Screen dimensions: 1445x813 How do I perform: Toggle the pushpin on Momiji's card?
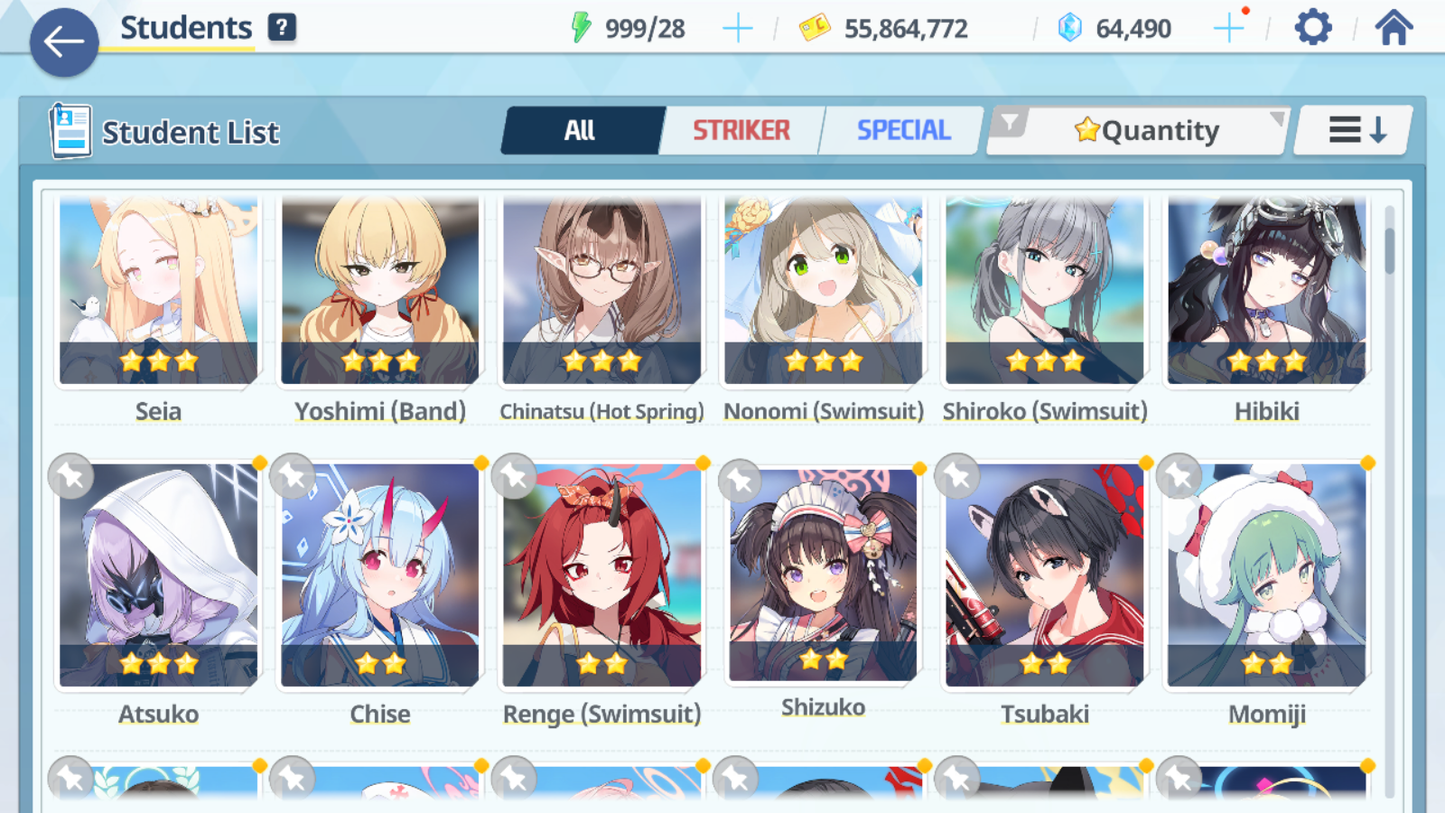[x=1180, y=477]
